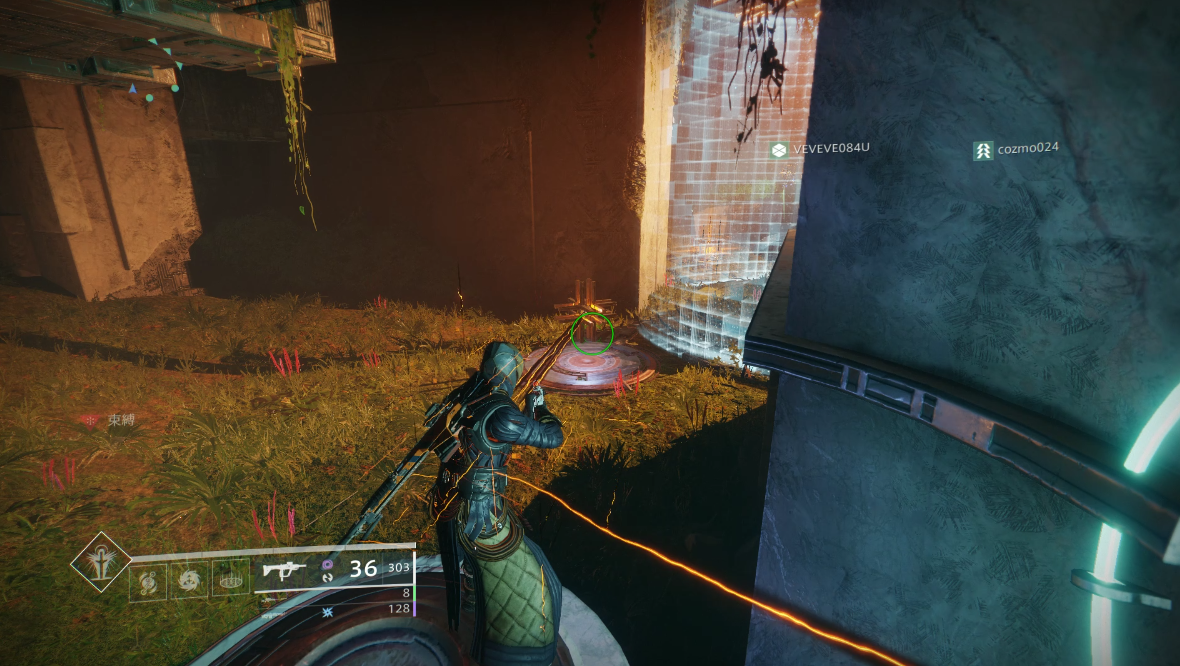Viewport: 1180px width, 666px height.
Task: Use the swirling melee ability icon
Action: point(190,579)
